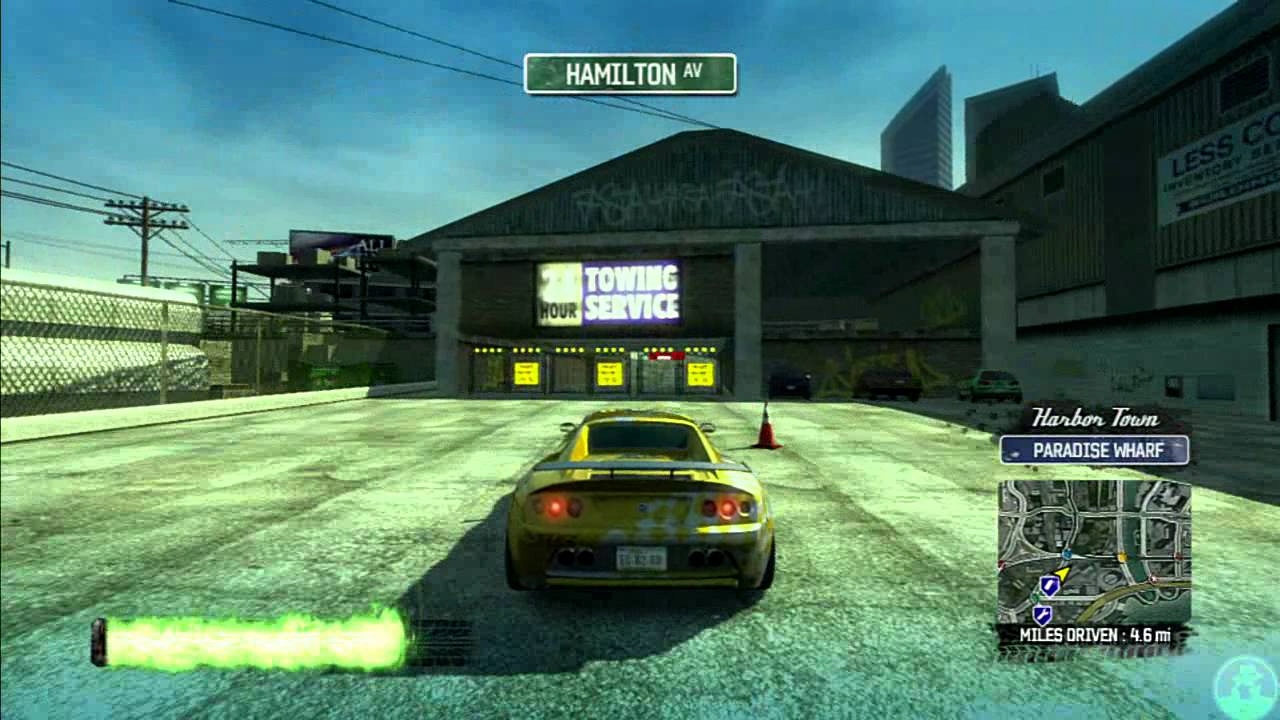Viewport: 1280px width, 720px height.
Task: Select the red event marker on the minimap
Action: click(1179, 556)
